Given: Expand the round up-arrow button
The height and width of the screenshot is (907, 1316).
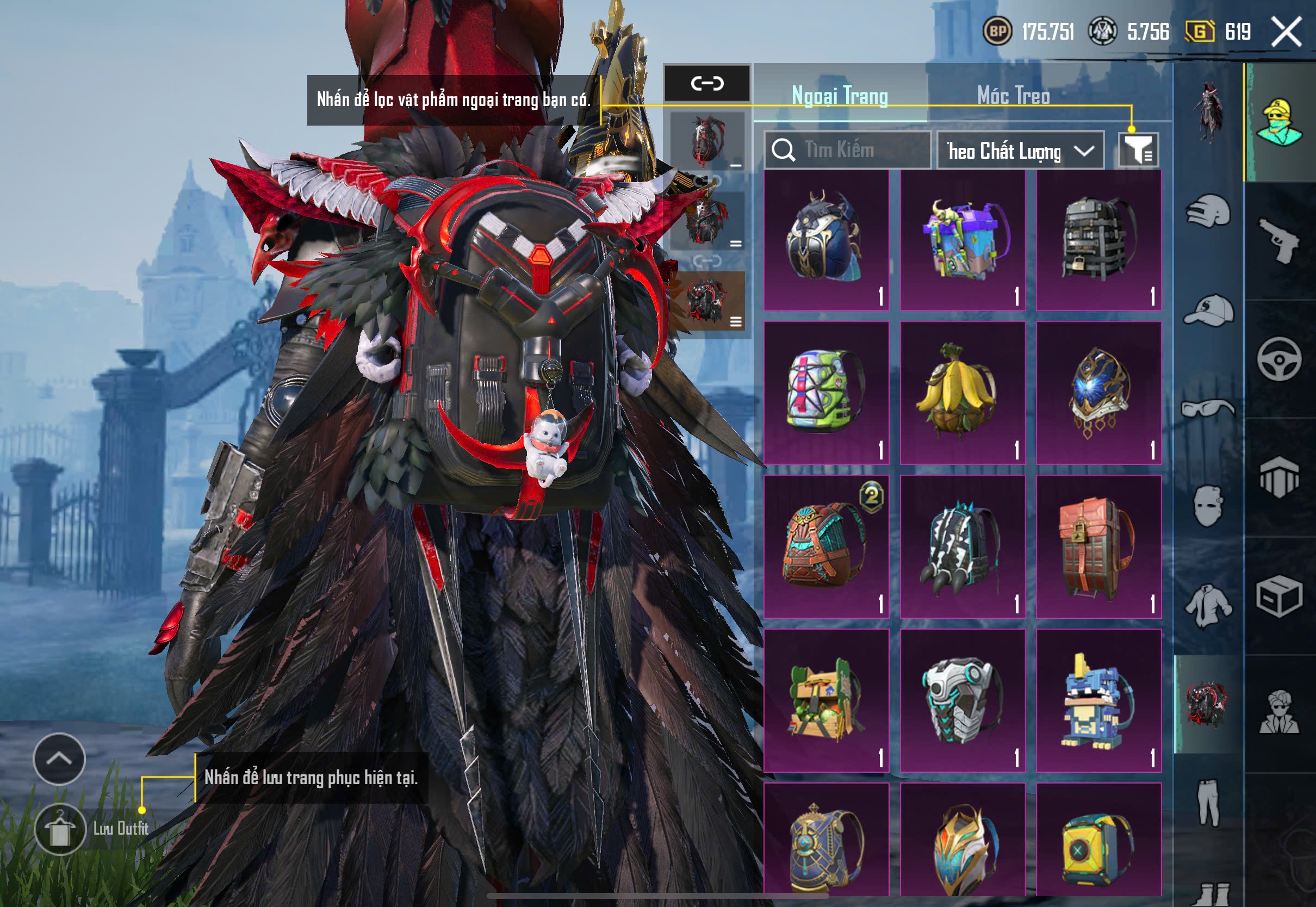Looking at the screenshot, I should pyautogui.click(x=59, y=758).
